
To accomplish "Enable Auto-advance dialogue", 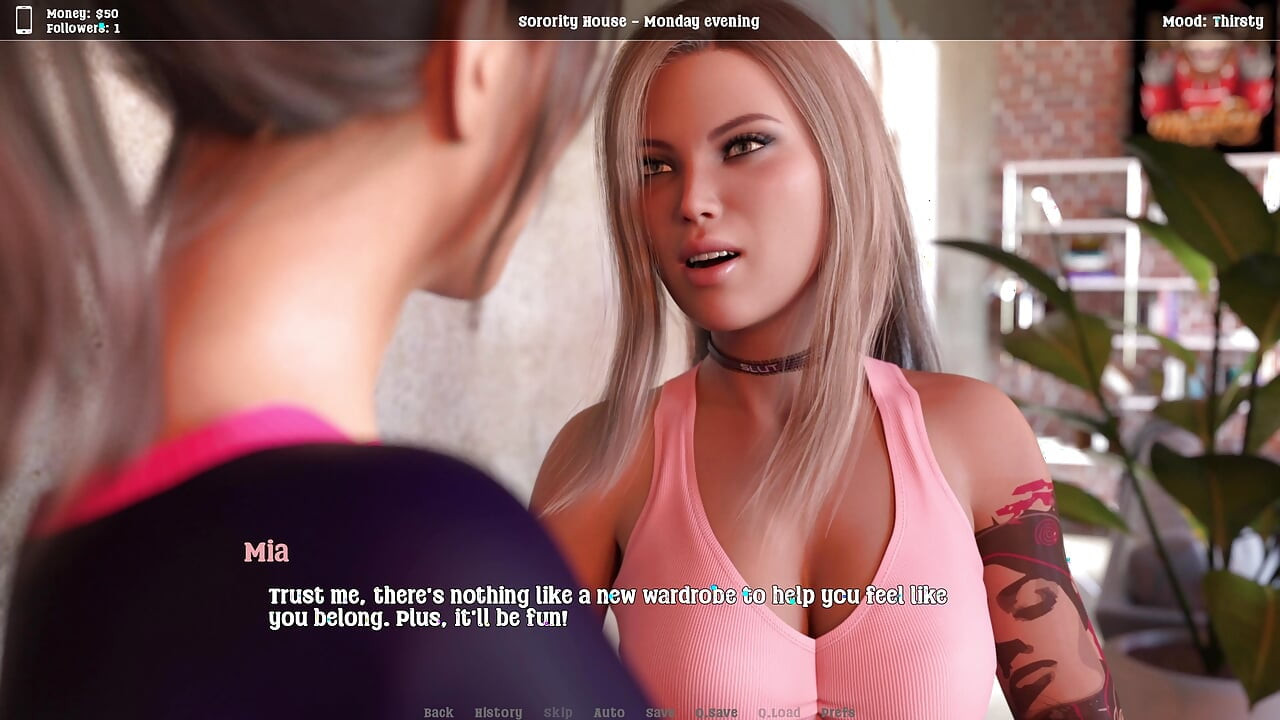I will coord(609,712).
